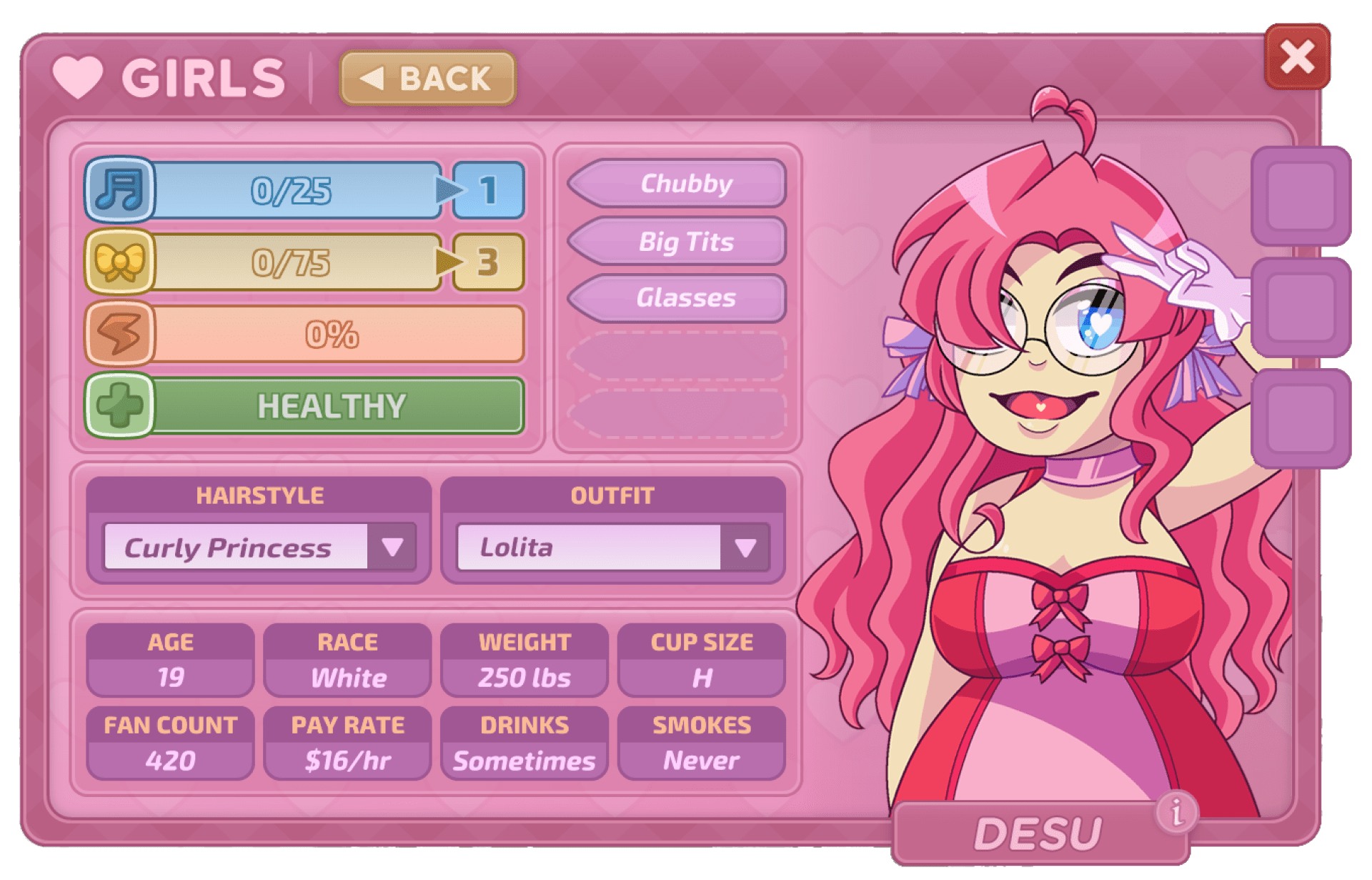Viewport: 1372px width, 880px height.
Task: Close the Girls panel with the X
Action: coord(1297,57)
